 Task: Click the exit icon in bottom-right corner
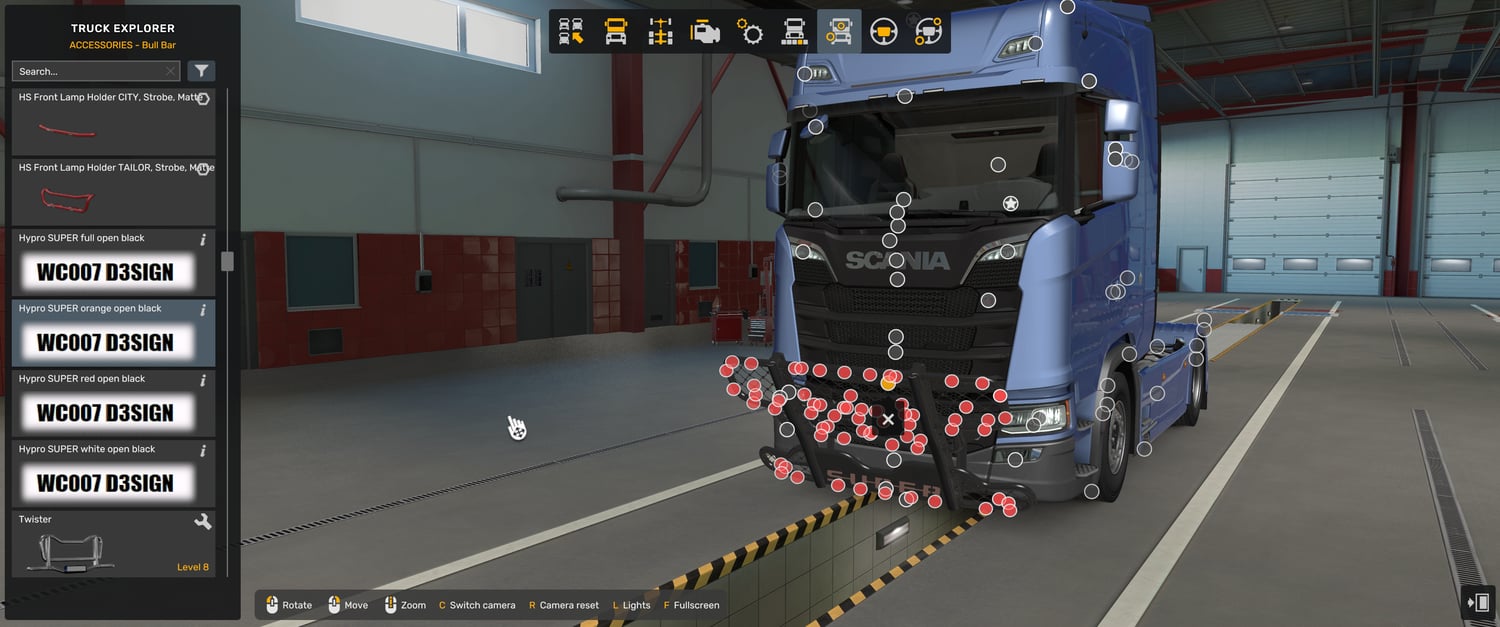click(1477, 602)
